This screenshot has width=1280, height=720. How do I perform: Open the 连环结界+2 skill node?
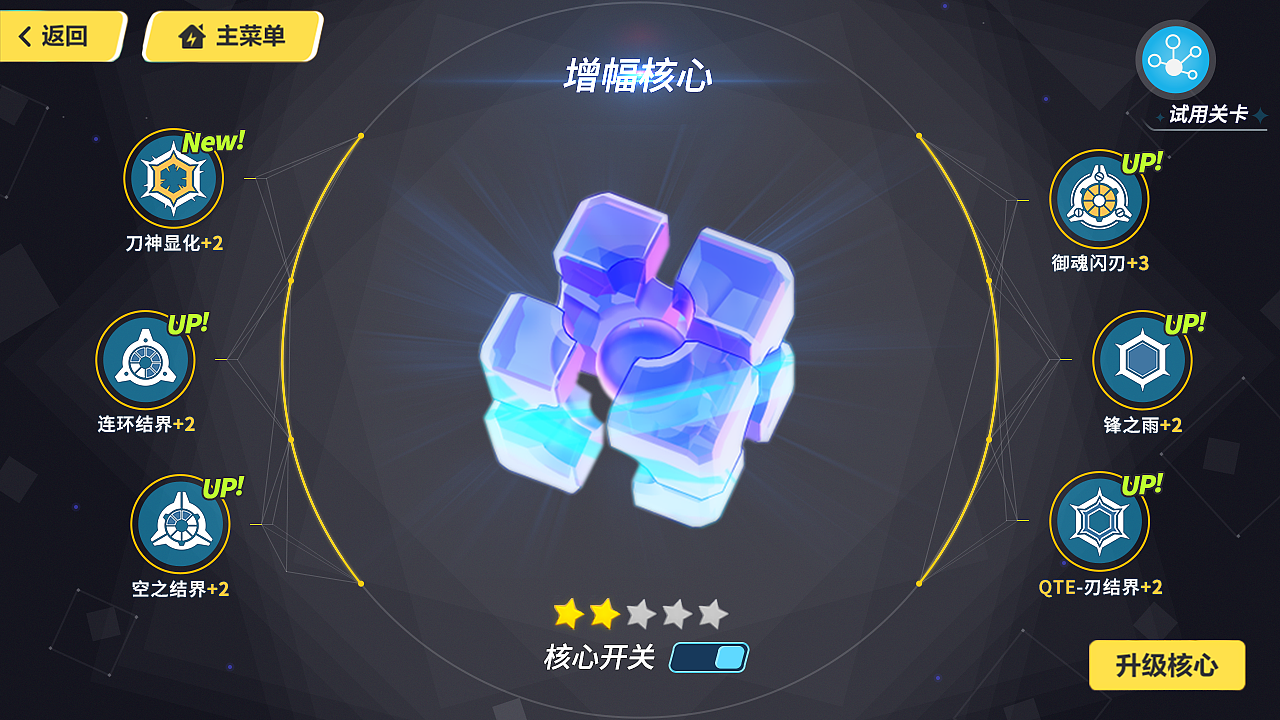(145, 360)
